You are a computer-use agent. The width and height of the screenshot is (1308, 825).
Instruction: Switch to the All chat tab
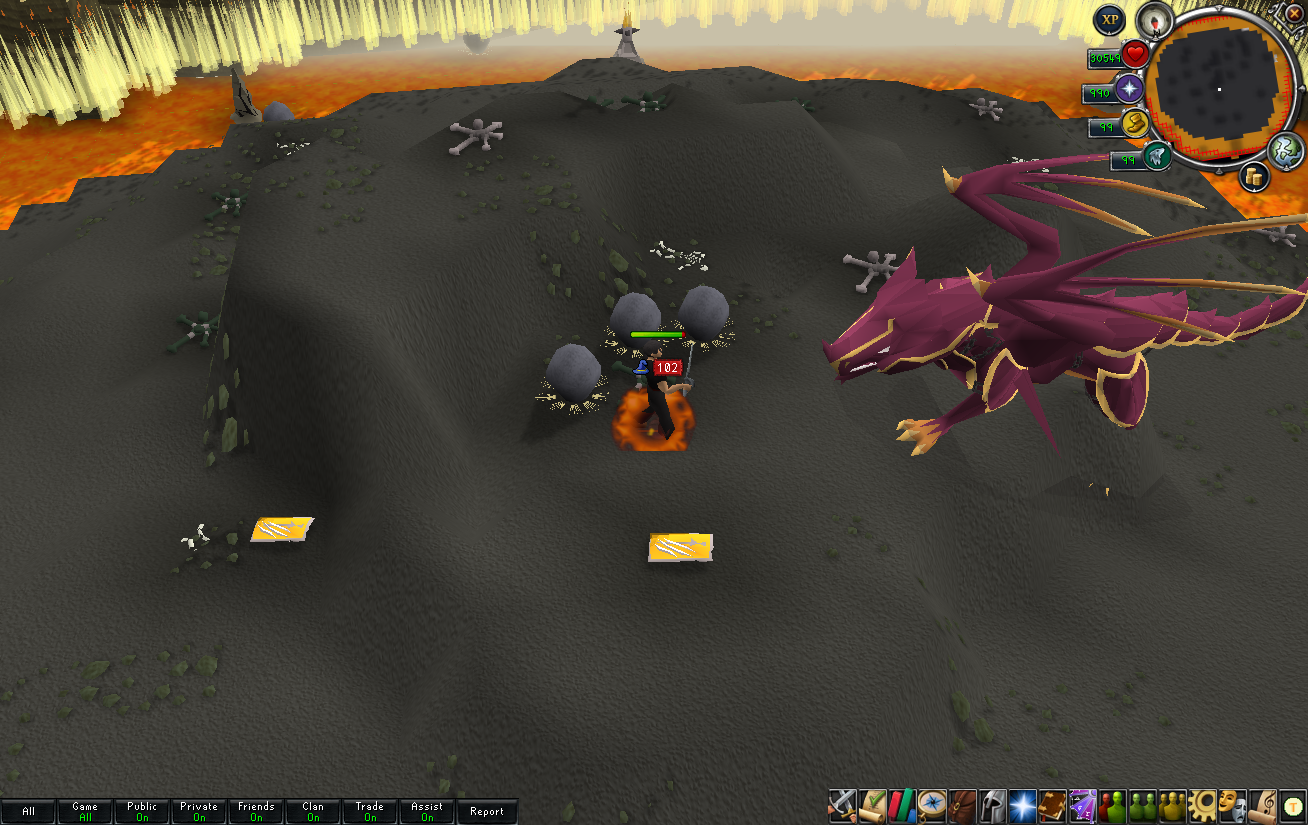tap(28, 811)
